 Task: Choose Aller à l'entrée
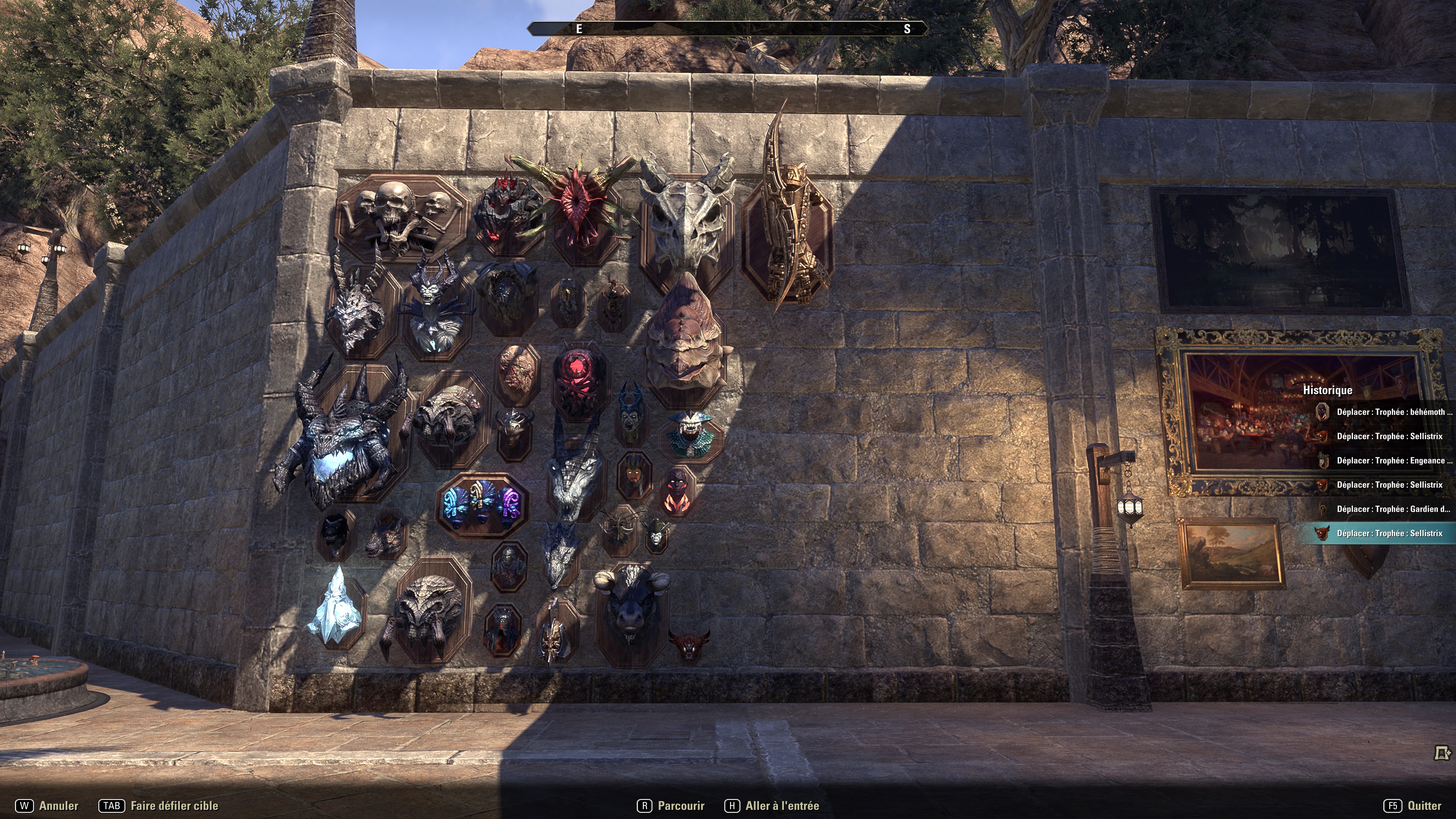click(x=772, y=806)
